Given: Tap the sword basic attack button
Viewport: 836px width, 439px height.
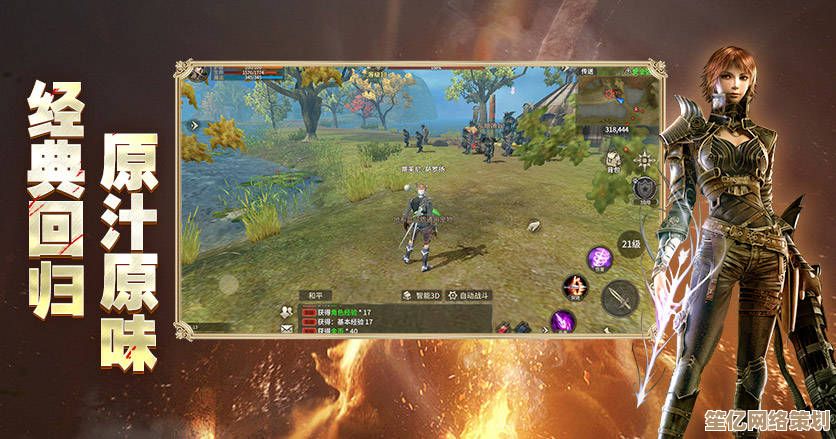Looking at the screenshot, I should coord(619,295).
